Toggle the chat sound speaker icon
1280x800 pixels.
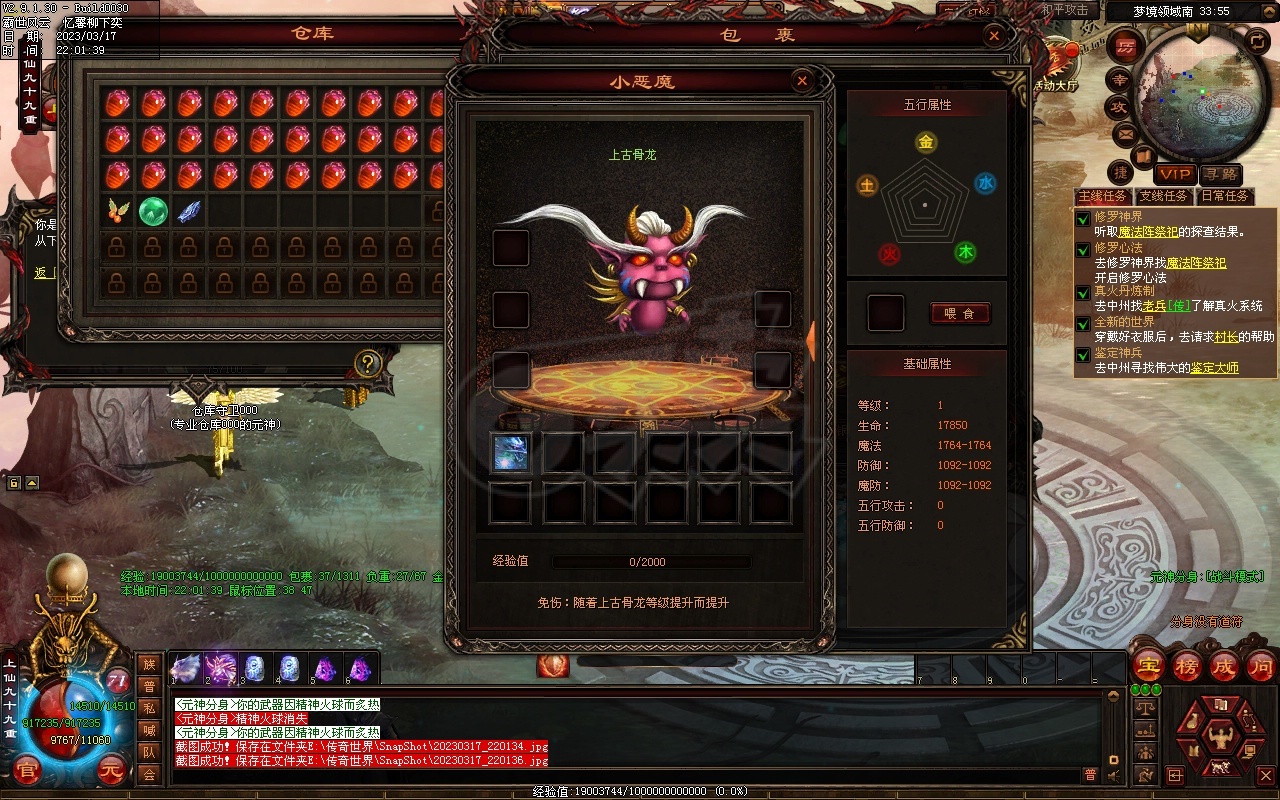coord(1113,775)
